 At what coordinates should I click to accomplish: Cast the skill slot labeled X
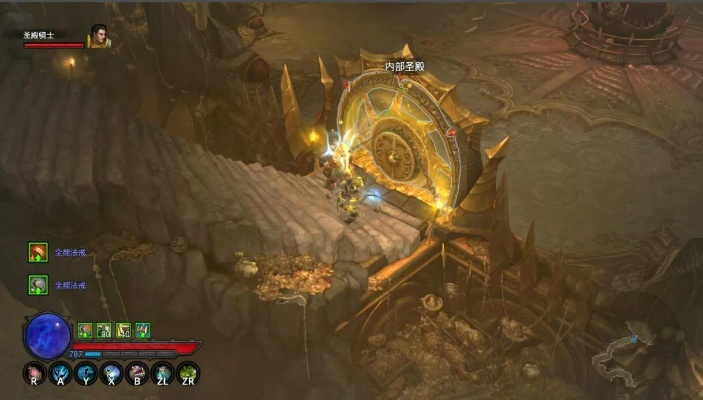111,374
